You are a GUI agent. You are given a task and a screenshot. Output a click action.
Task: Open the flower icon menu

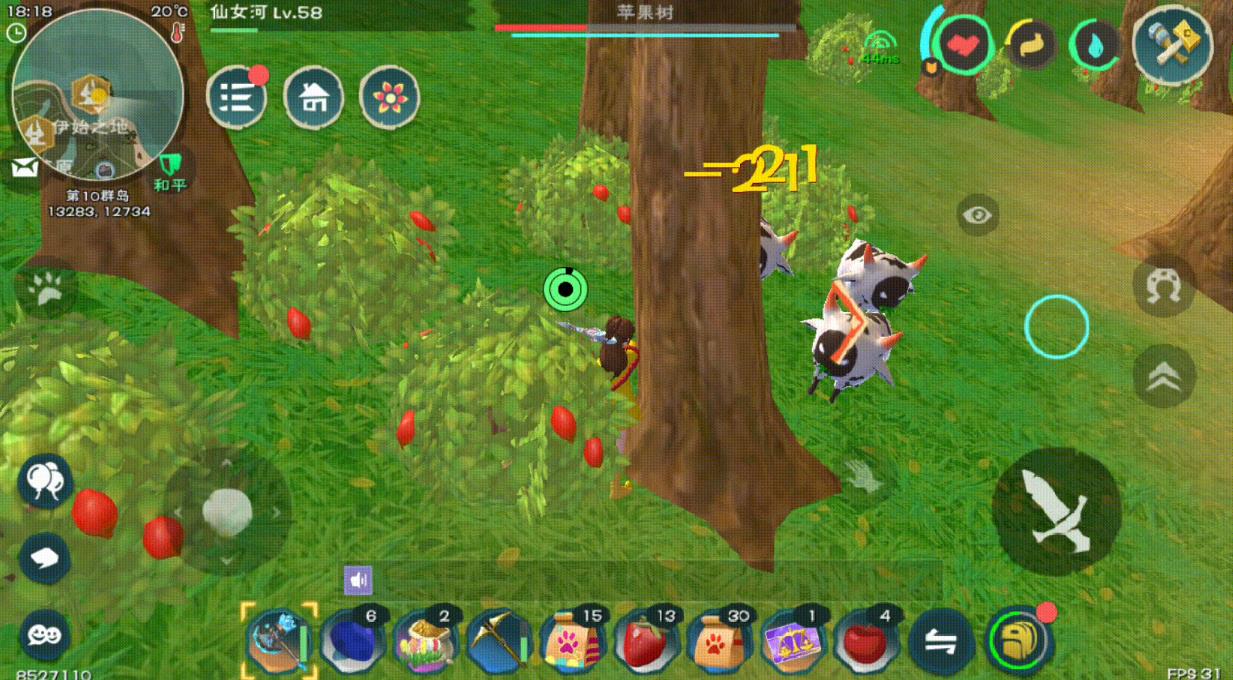[x=389, y=98]
